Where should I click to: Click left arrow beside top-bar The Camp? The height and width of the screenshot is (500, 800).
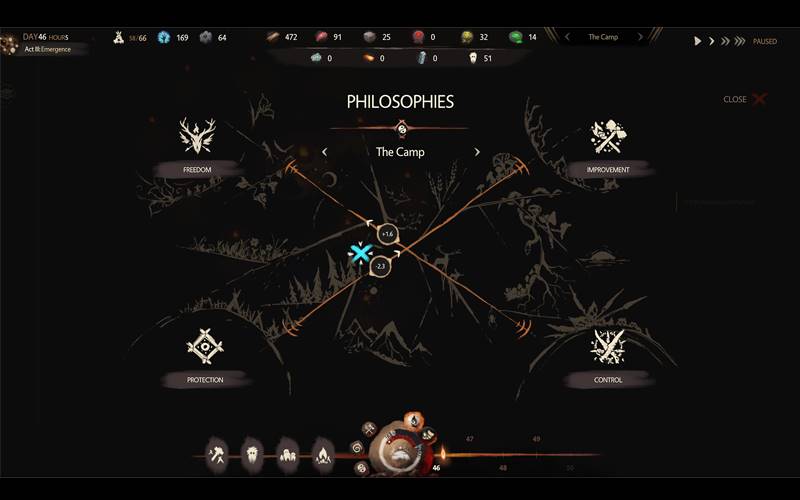click(x=567, y=37)
